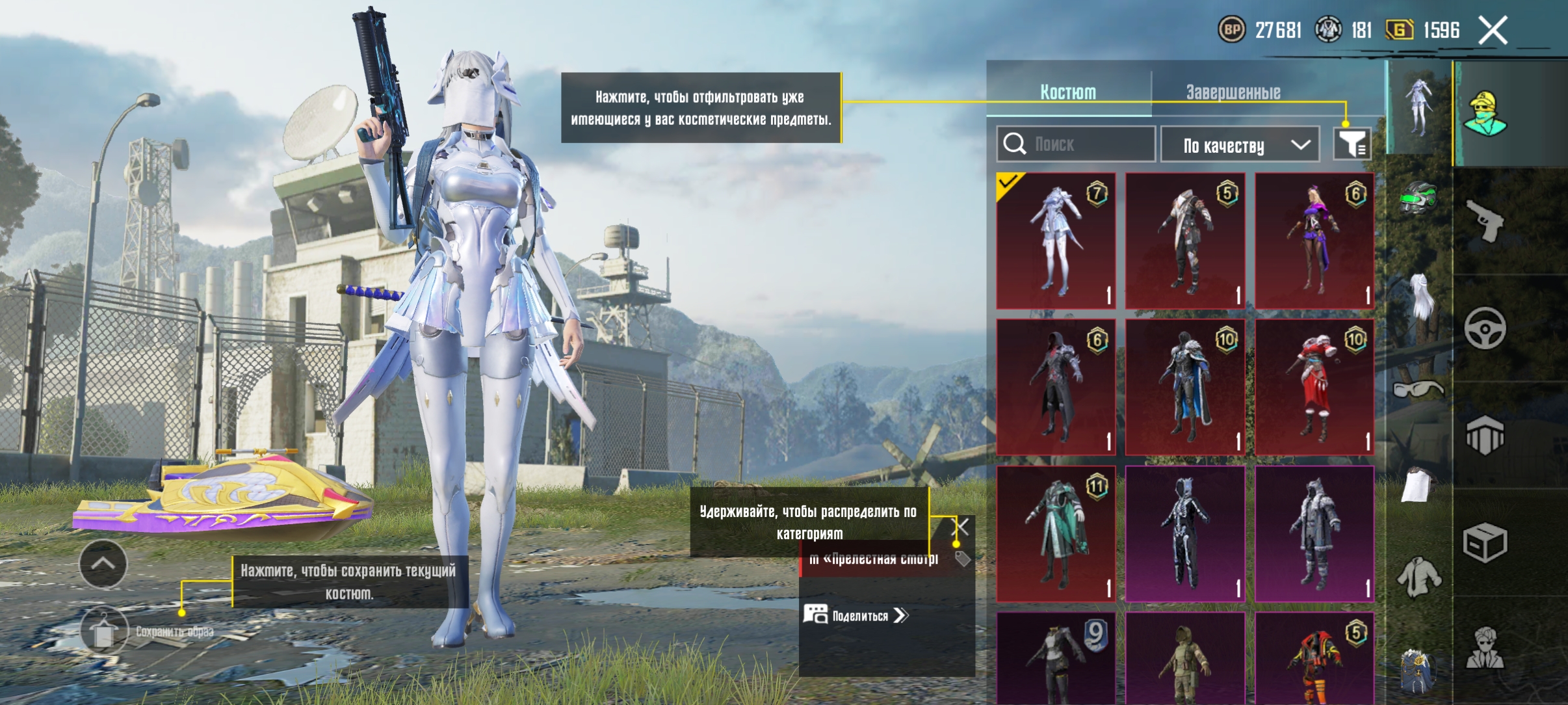The width and height of the screenshot is (1568, 705).
Task: Select the green helmet headgear category
Action: click(1418, 198)
